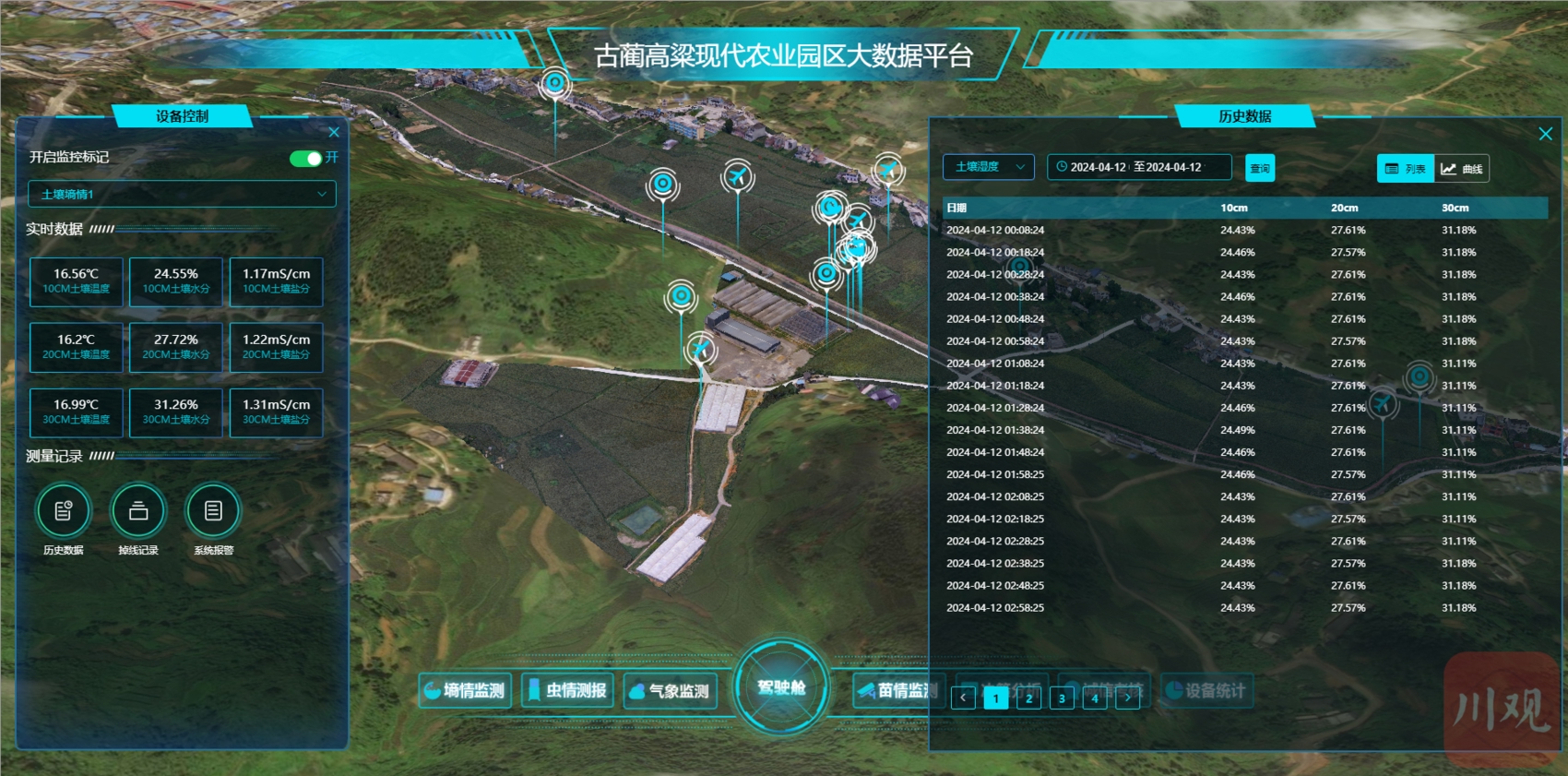This screenshot has height=776, width=1568.
Task: Open the 掉线记录 offline log
Action: (x=138, y=511)
